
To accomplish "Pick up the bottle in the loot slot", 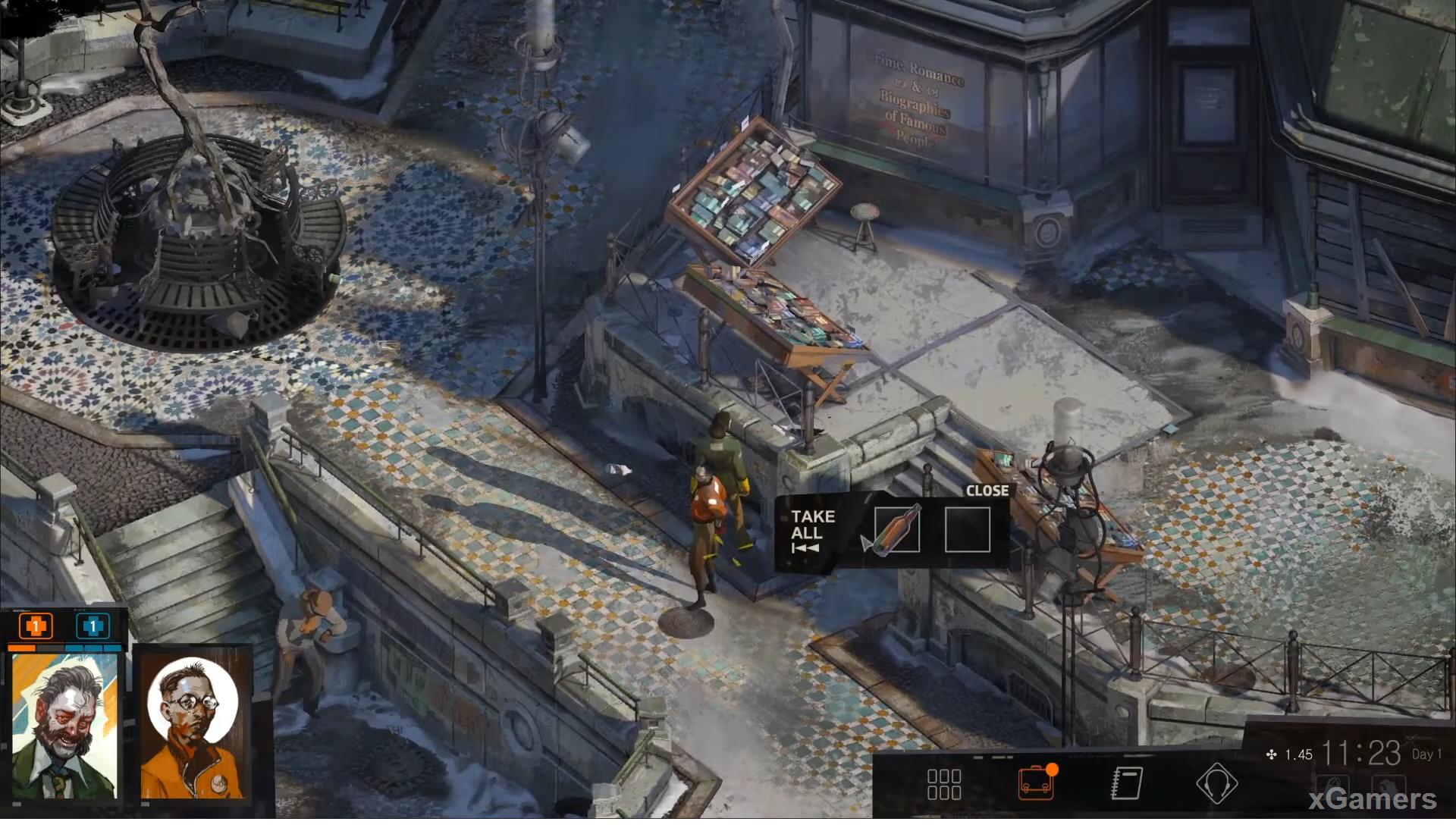I will tap(896, 529).
